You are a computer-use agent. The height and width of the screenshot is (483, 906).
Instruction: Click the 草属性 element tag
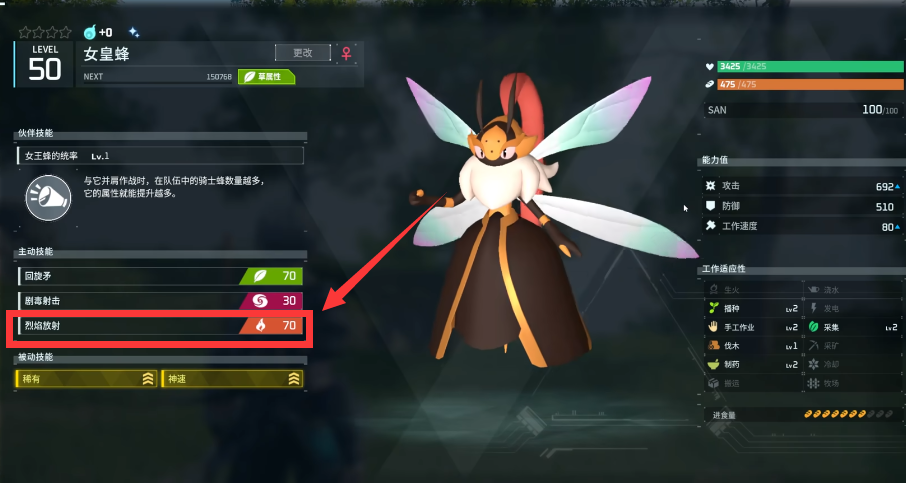coord(266,76)
